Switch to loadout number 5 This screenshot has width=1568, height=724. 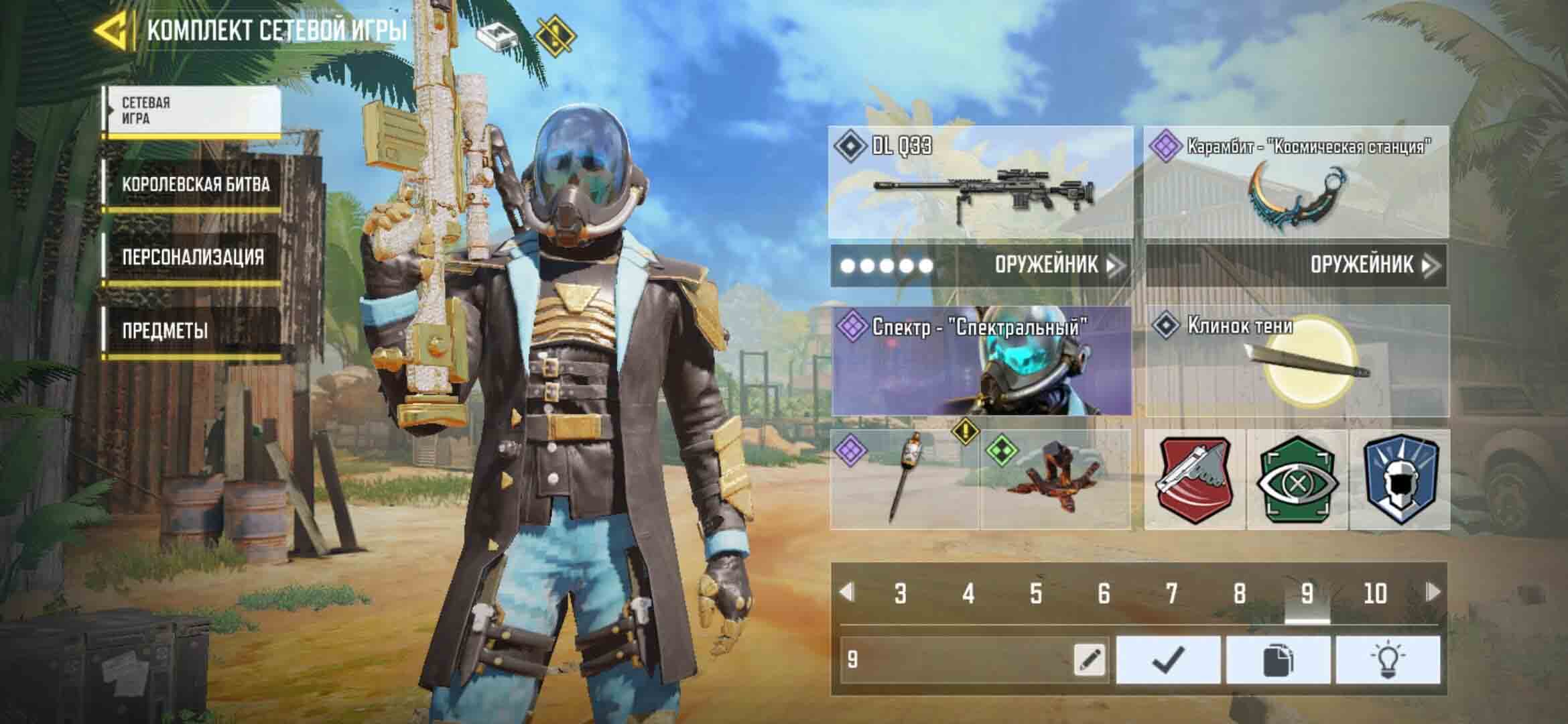(1036, 593)
